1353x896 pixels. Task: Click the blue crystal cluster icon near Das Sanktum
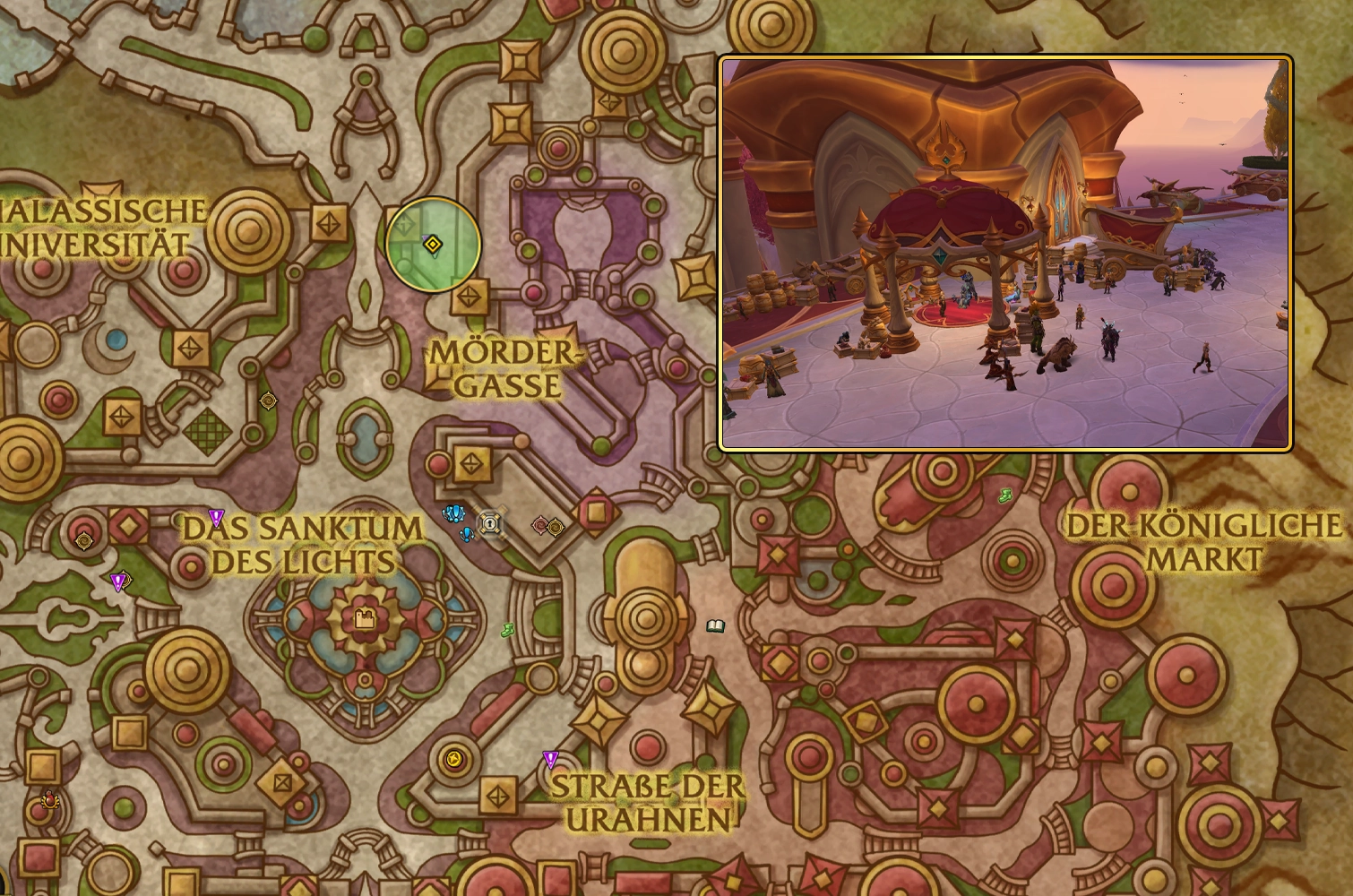tap(452, 513)
